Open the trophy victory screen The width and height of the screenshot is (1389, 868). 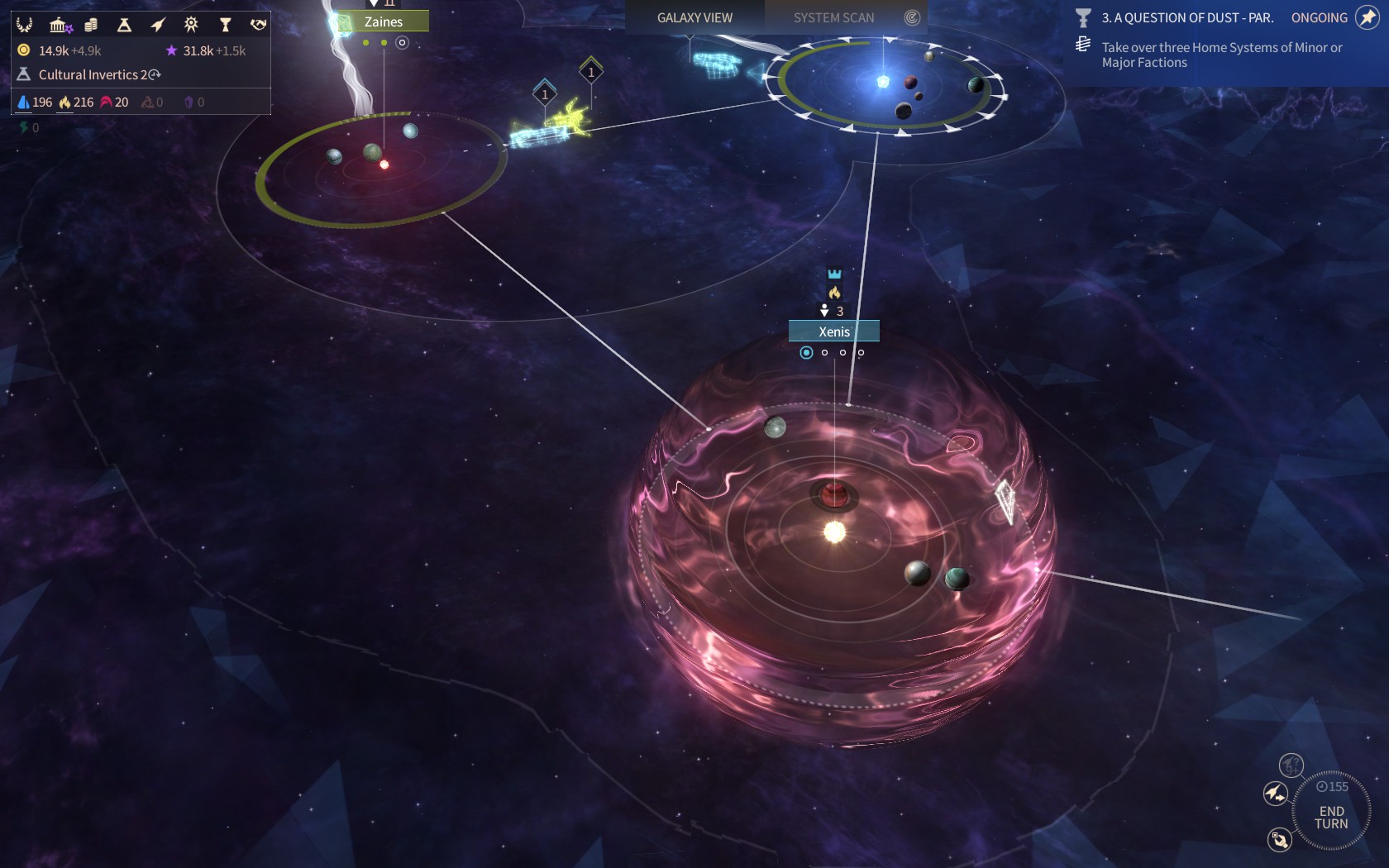point(225,25)
